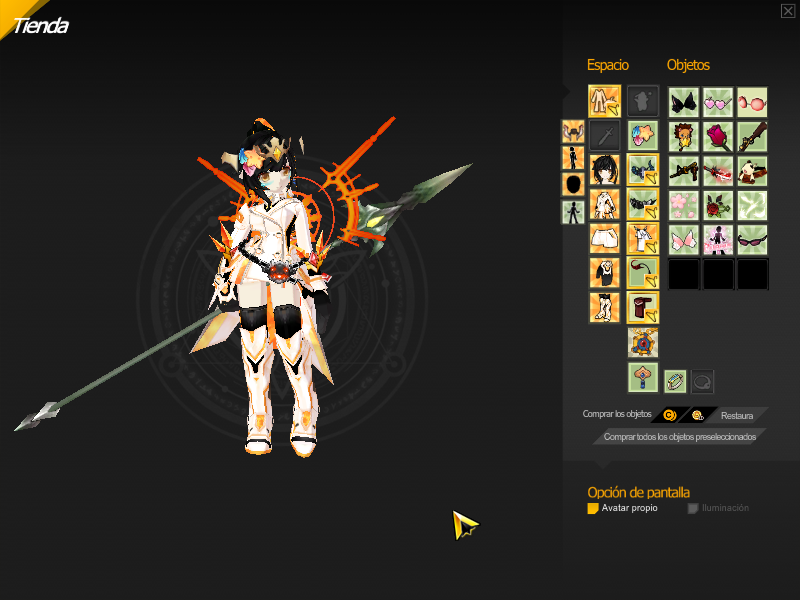The height and width of the screenshot is (600, 800).
Task: Choose the pink heart sunglasses item
Action: [x=718, y=102]
